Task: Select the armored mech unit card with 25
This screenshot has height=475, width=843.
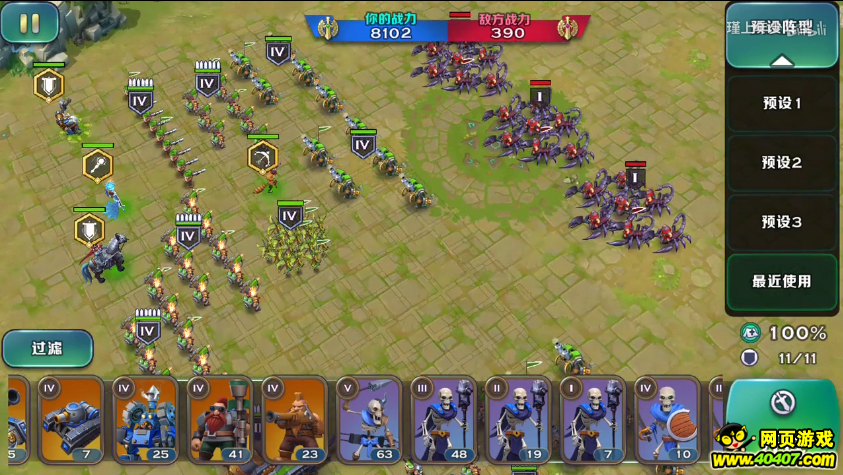Action: click(145, 420)
